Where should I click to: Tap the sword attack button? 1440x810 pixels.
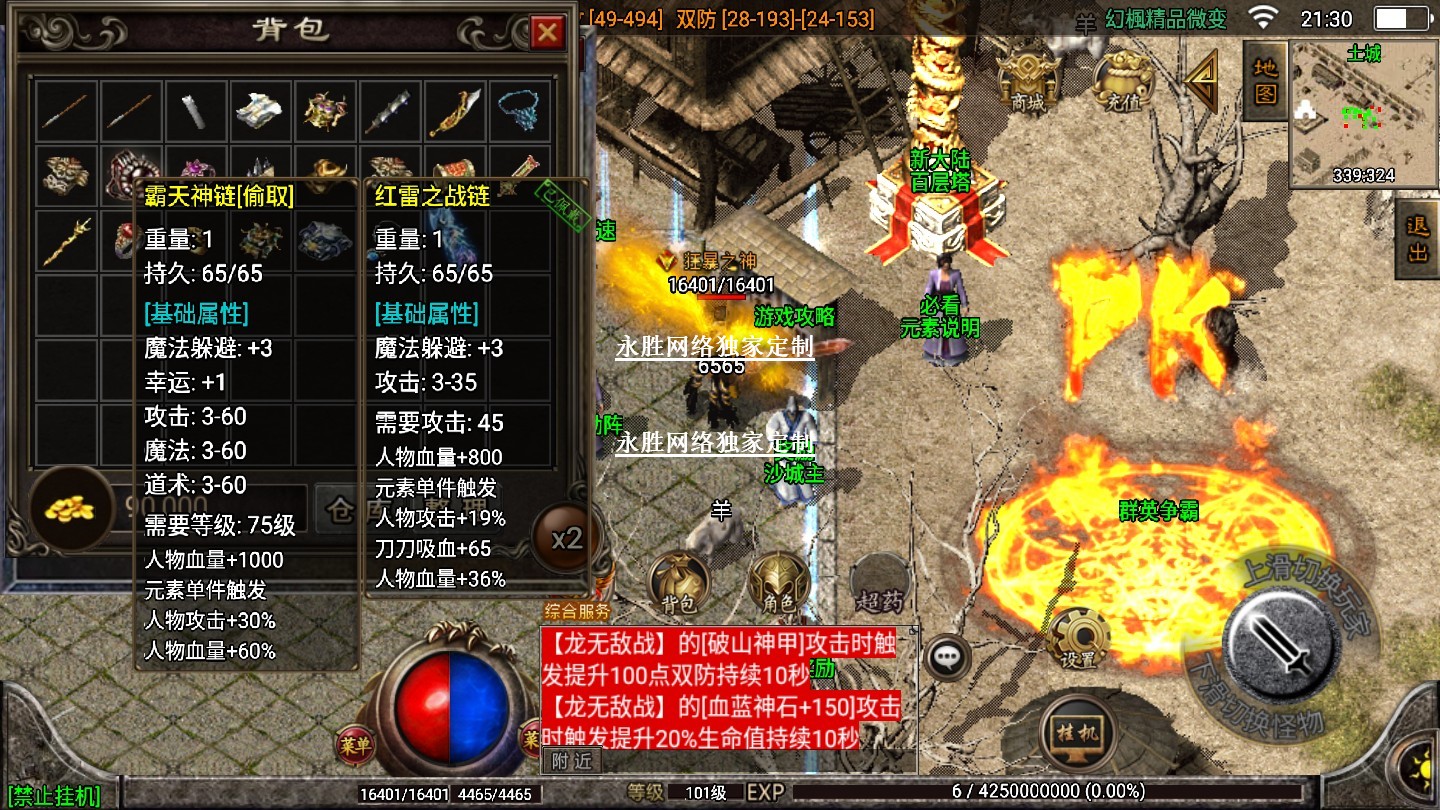(1282, 638)
